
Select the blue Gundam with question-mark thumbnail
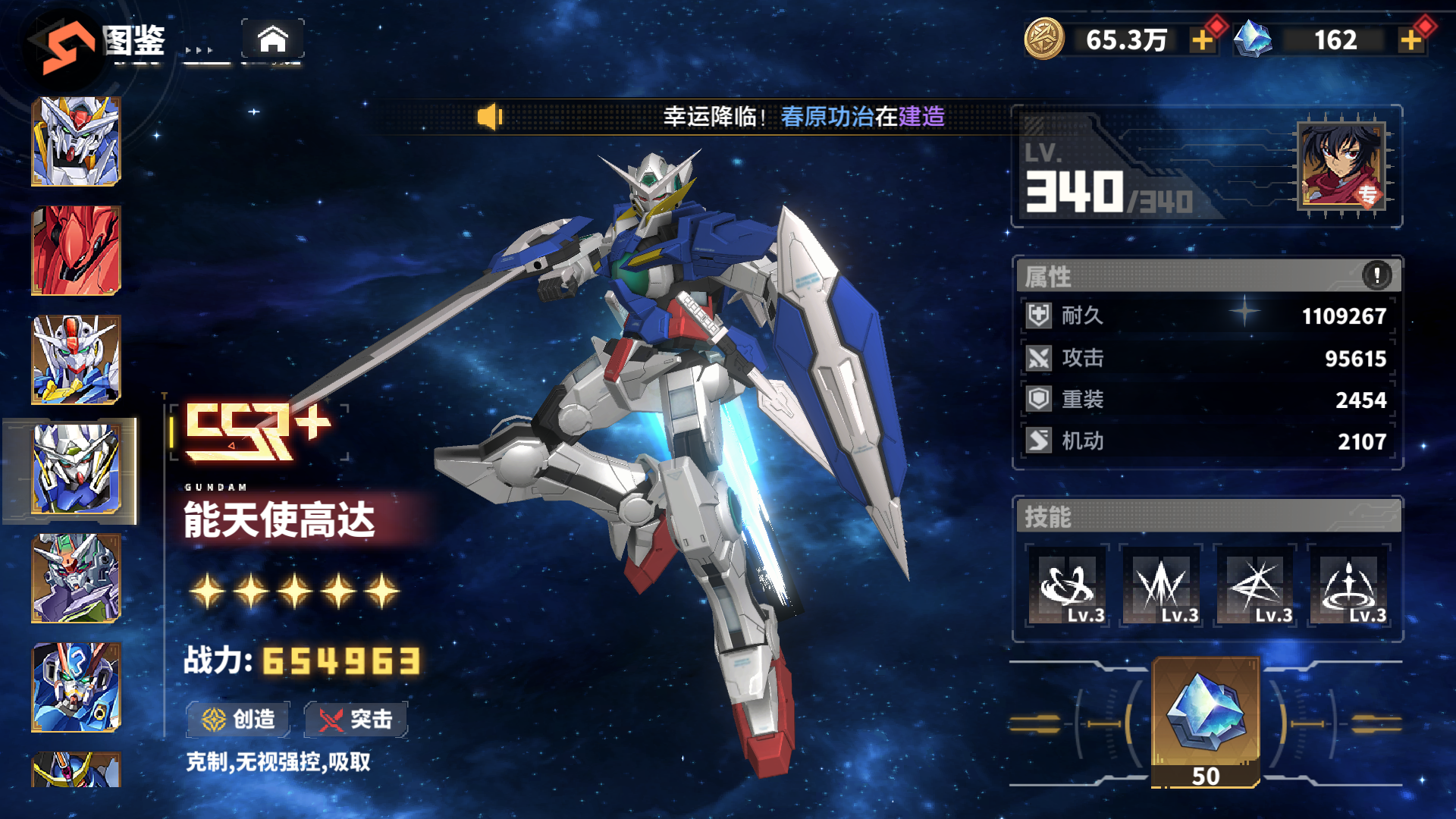pyautogui.click(x=76, y=688)
